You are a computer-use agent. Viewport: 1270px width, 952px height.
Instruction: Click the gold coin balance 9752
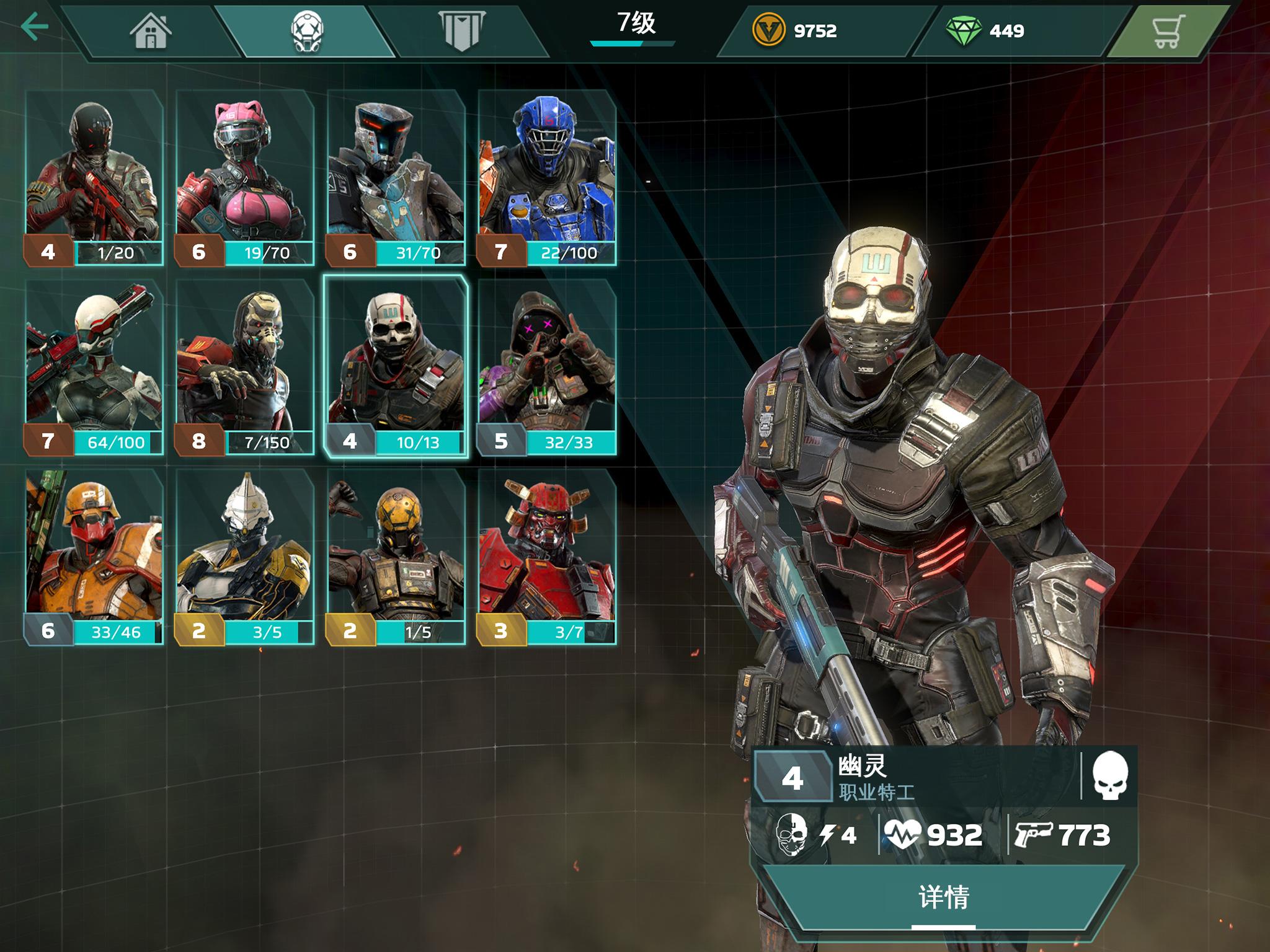pos(797,30)
